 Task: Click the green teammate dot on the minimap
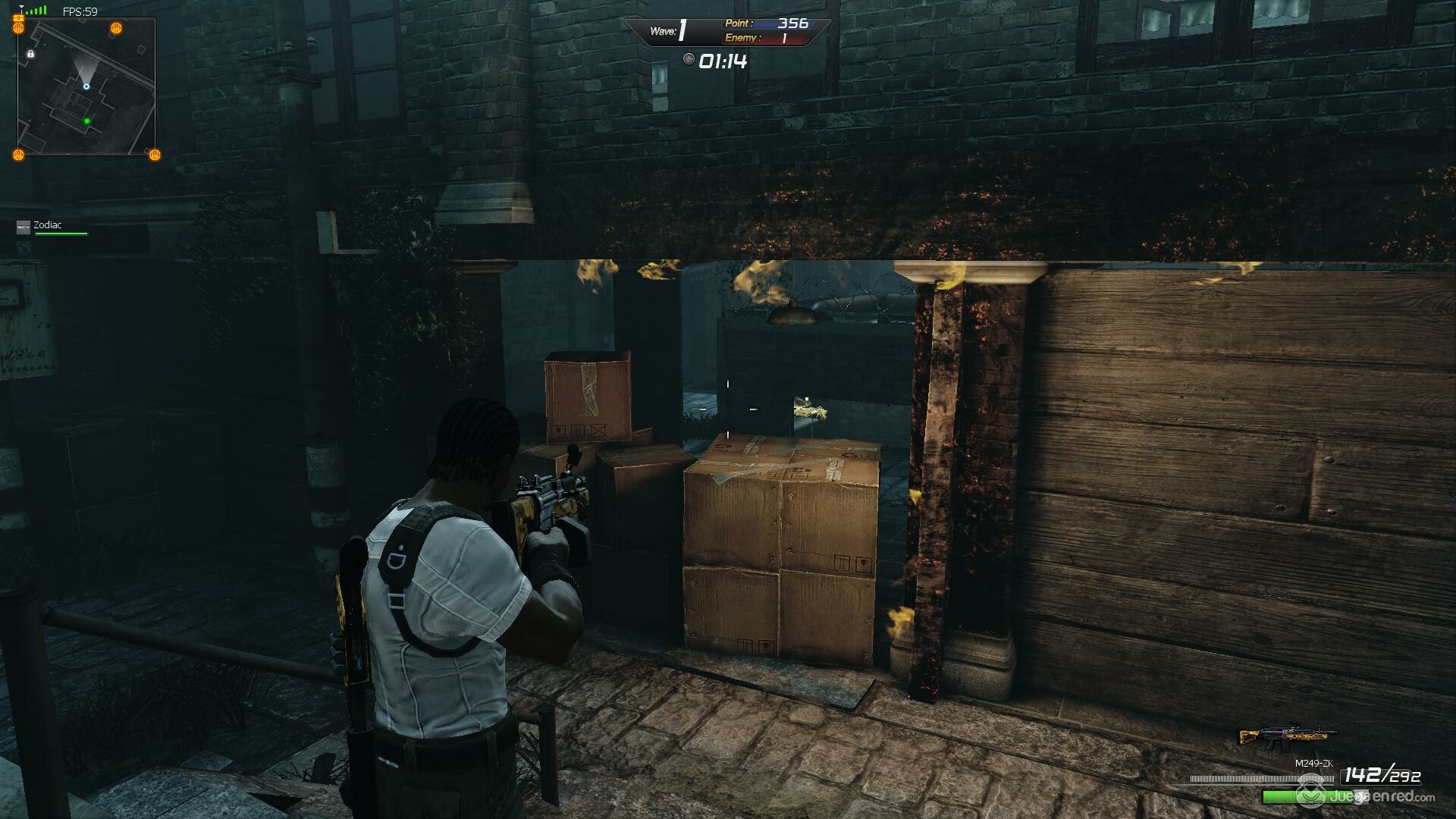pos(87,121)
